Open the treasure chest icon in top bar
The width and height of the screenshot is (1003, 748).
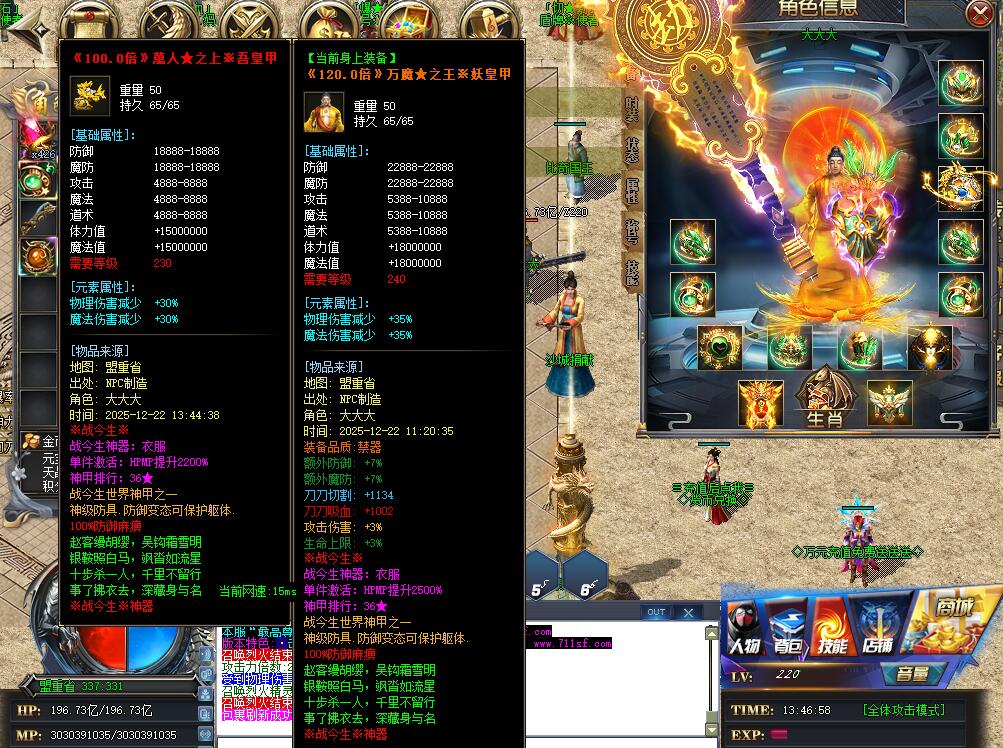click(x=408, y=20)
